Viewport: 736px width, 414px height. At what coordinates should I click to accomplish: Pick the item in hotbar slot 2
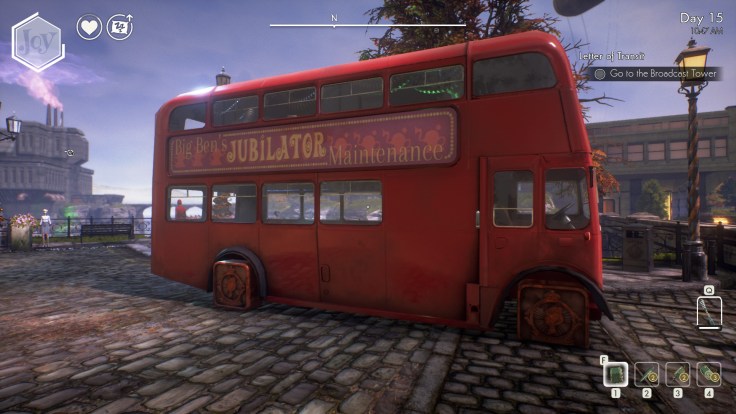(x=646, y=373)
